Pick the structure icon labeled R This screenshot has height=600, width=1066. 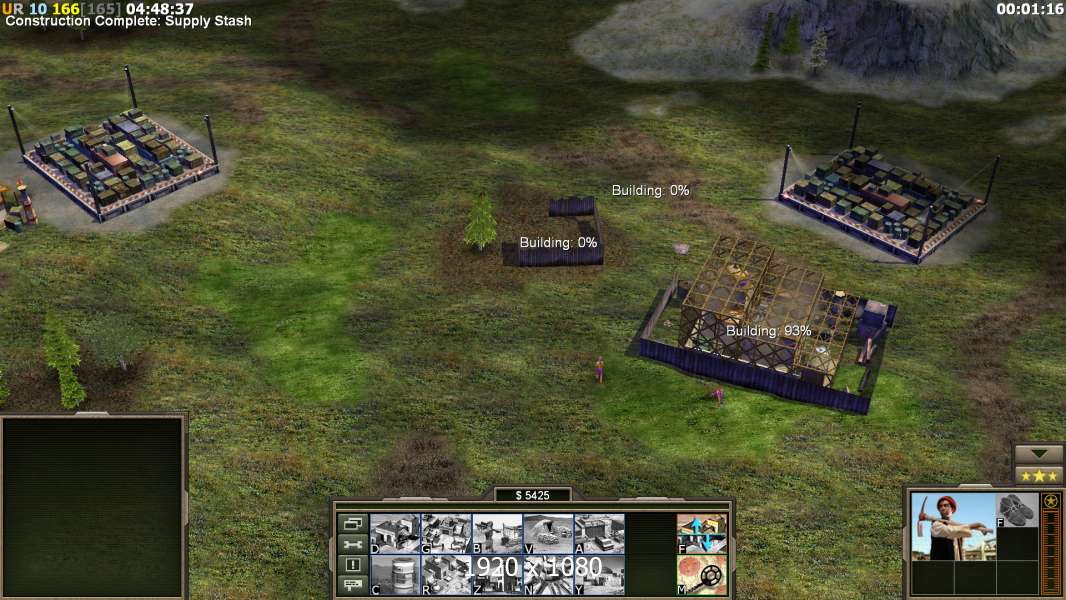tap(446, 575)
